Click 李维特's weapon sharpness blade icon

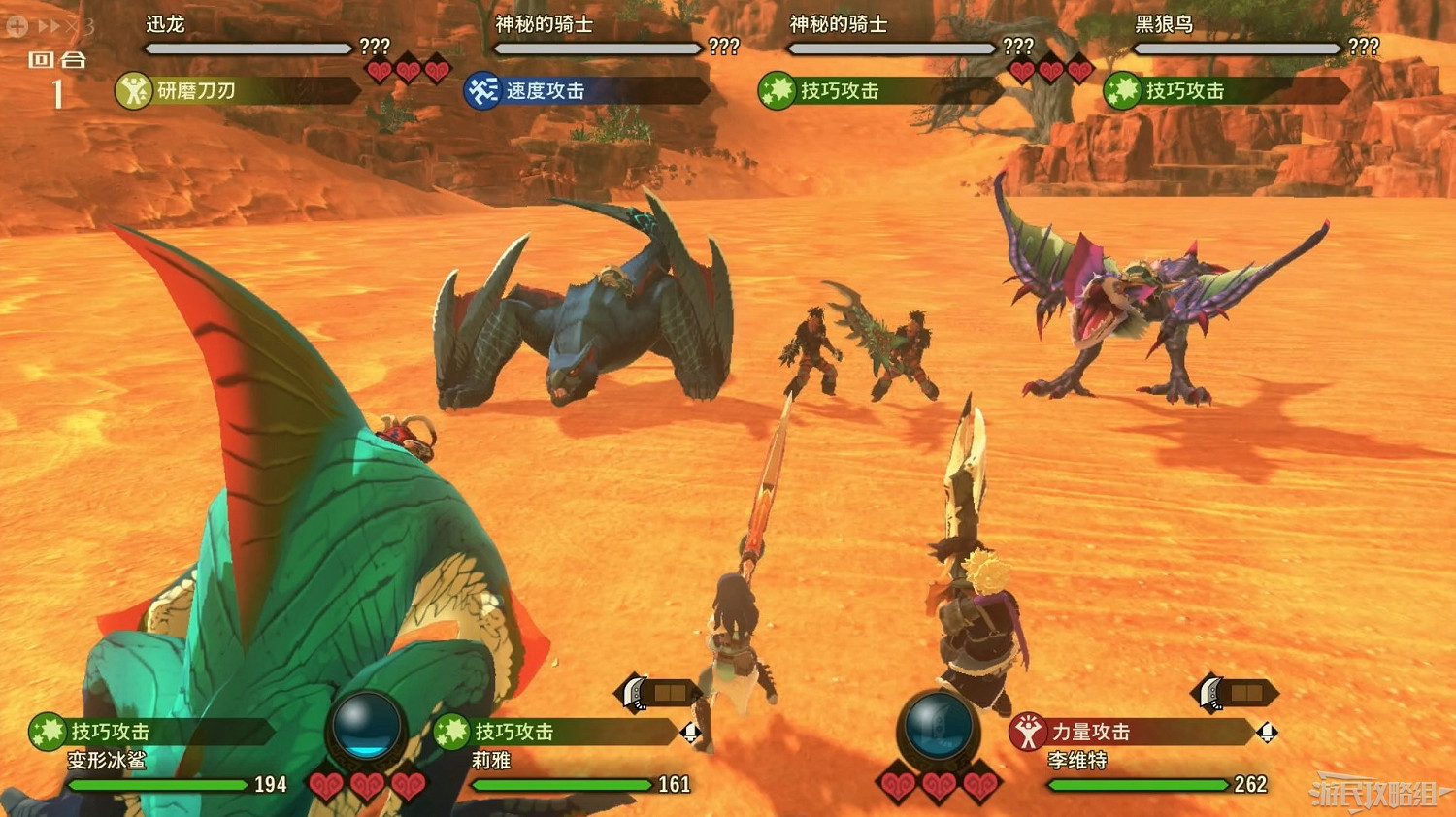point(1209,695)
